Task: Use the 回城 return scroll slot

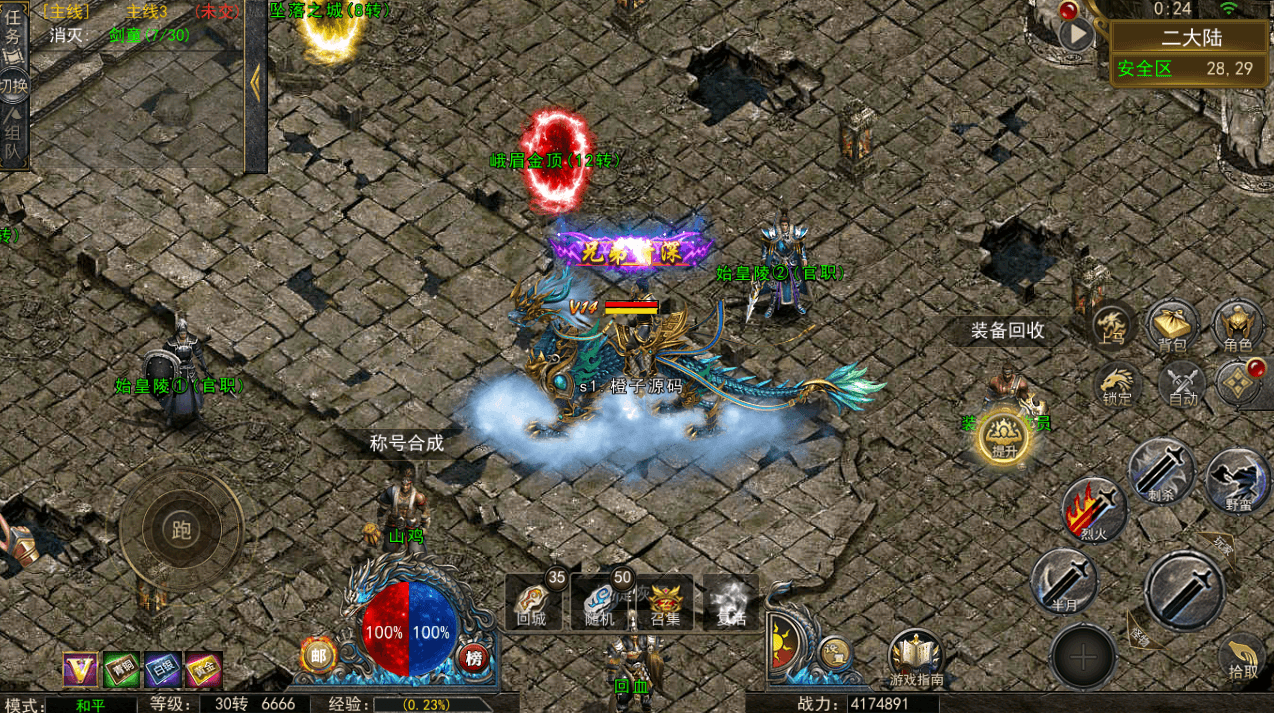Action: pos(533,601)
